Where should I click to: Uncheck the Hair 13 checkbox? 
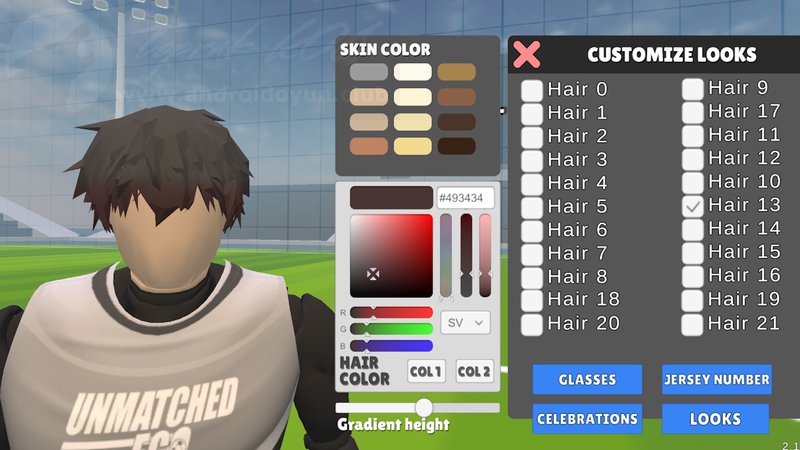[693, 206]
